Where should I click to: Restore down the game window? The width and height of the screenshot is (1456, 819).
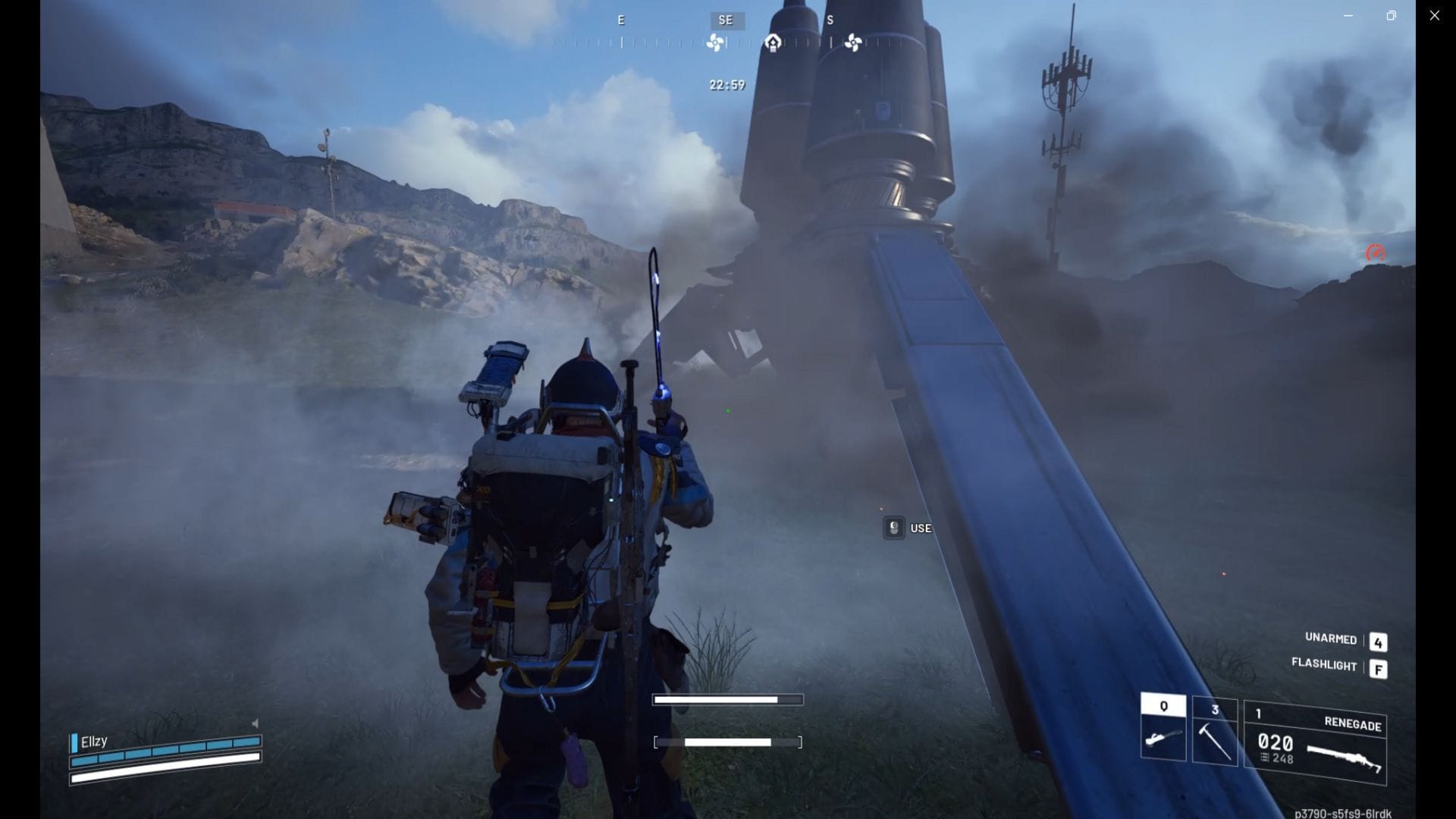pos(1391,15)
